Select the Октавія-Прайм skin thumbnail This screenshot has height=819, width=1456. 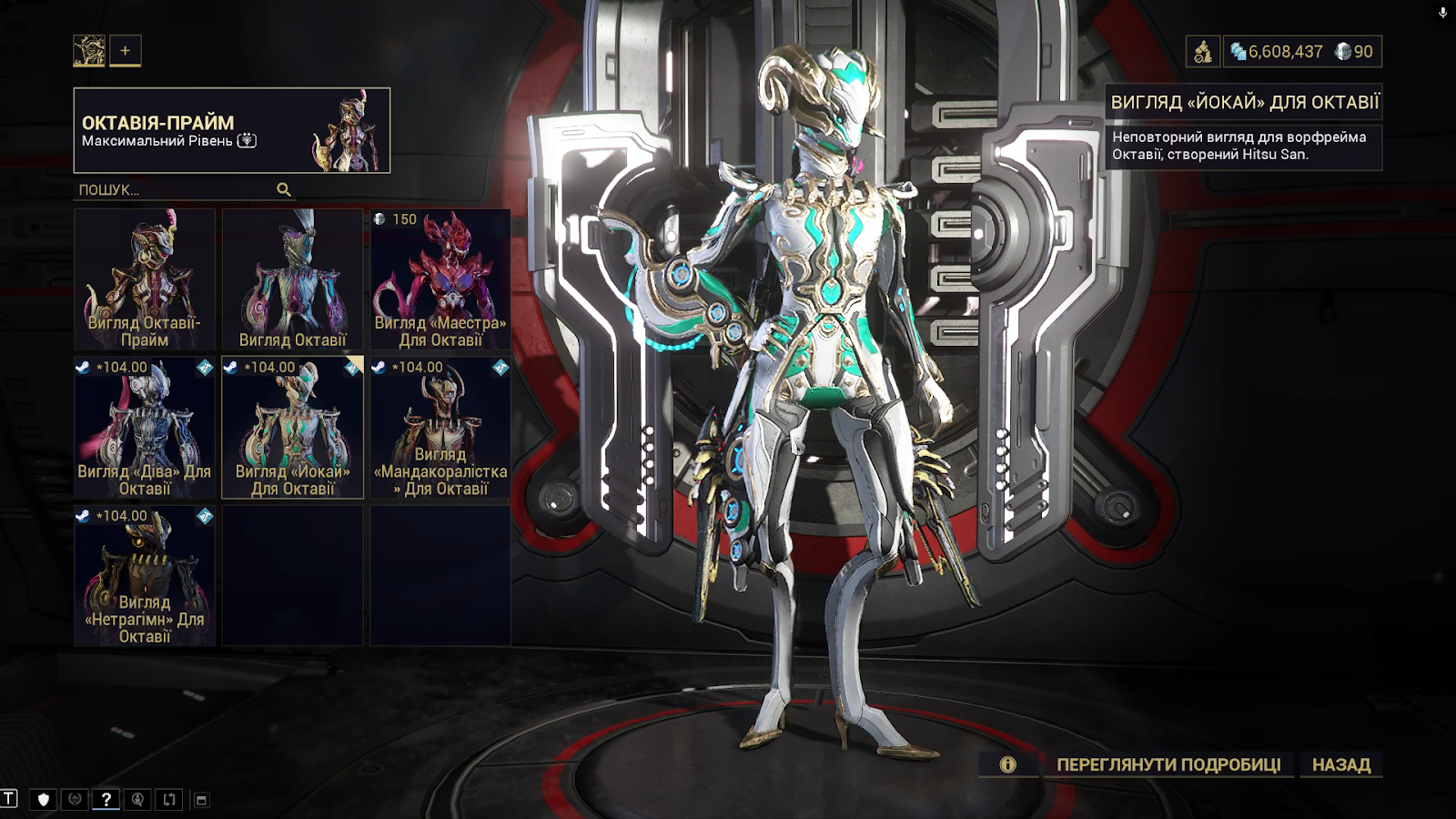tap(145, 279)
